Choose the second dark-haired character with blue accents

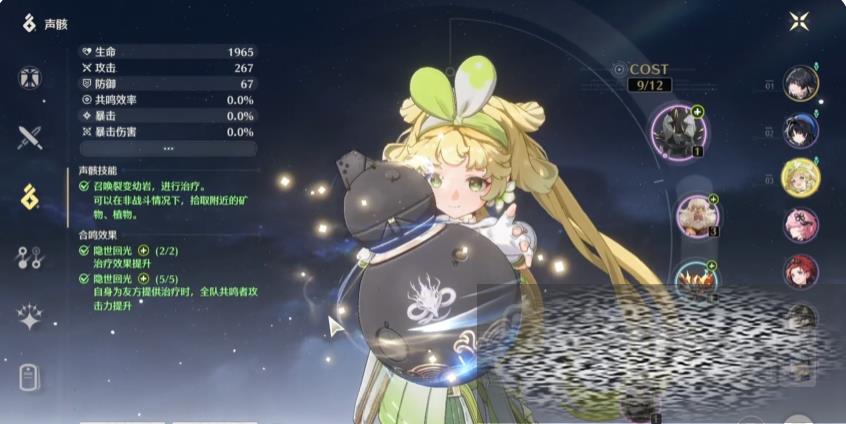[801, 130]
